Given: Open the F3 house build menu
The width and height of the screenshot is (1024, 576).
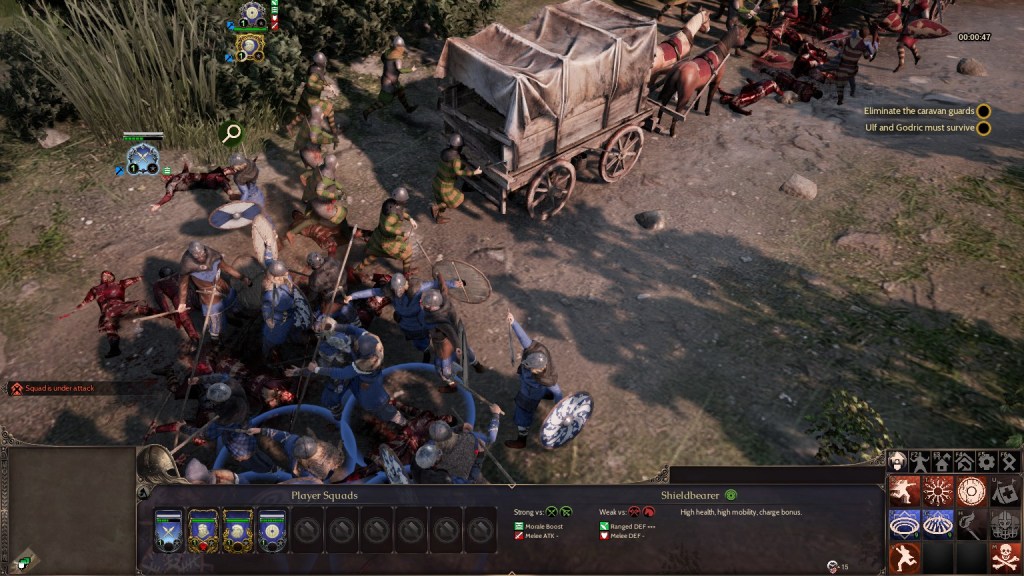Looking at the screenshot, I should [x=942, y=462].
